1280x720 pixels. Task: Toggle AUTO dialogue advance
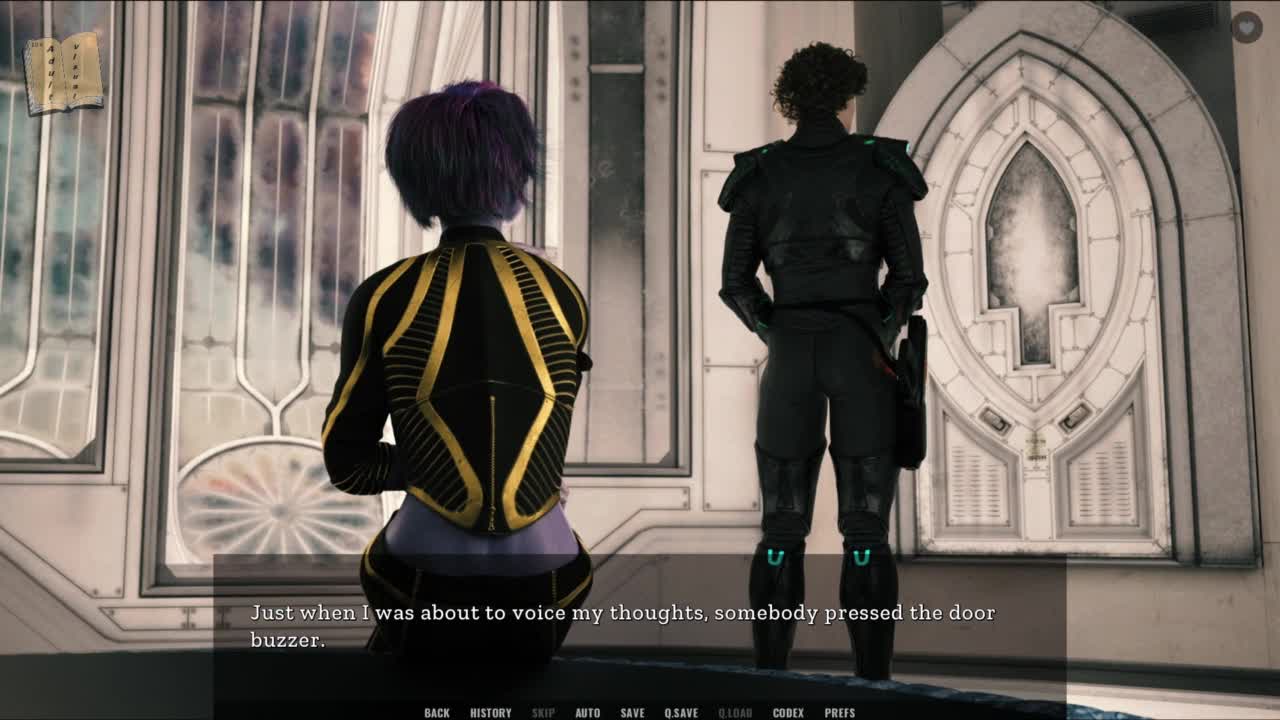pos(588,713)
